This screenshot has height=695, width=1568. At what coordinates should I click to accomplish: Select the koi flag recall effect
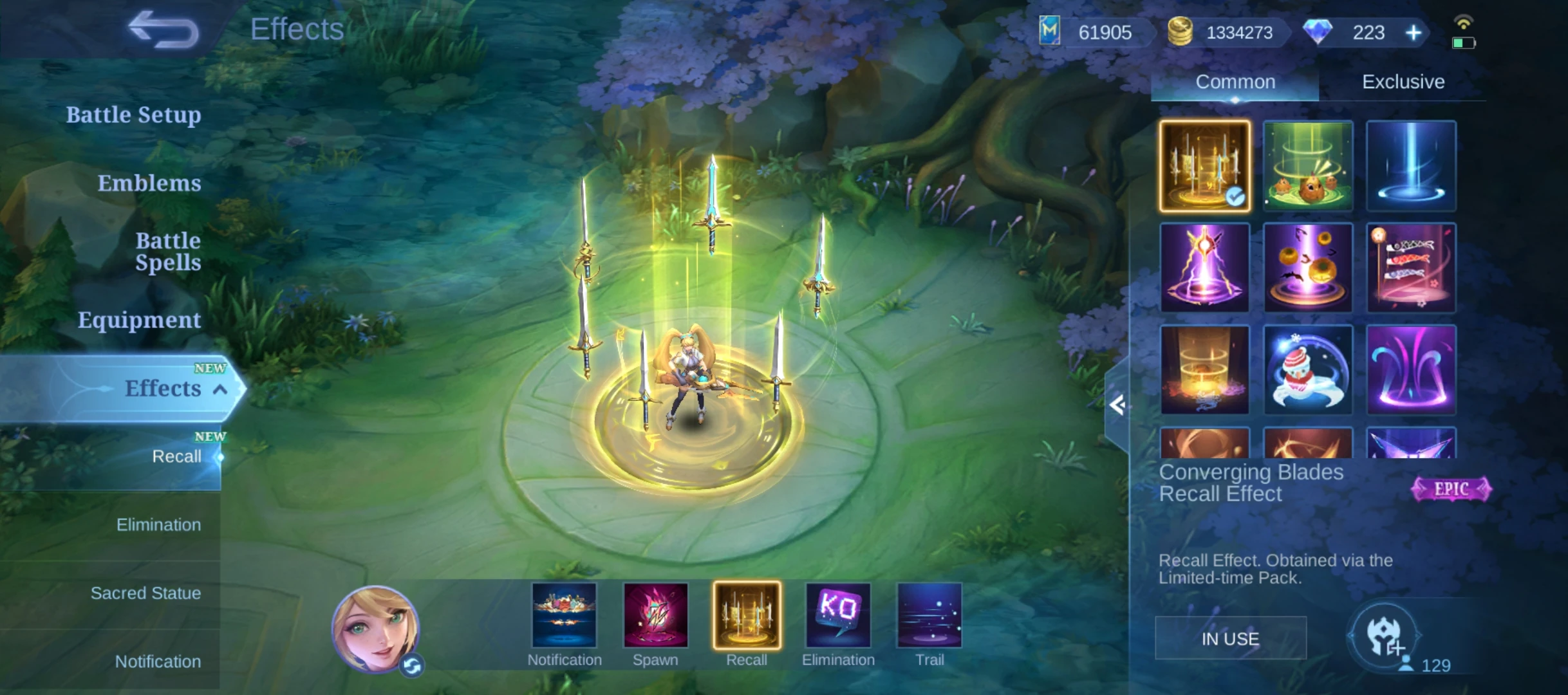click(1410, 268)
